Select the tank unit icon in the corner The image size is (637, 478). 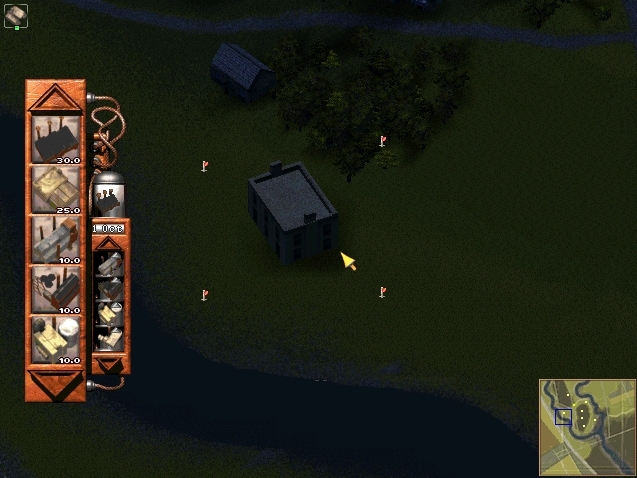click(16, 14)
